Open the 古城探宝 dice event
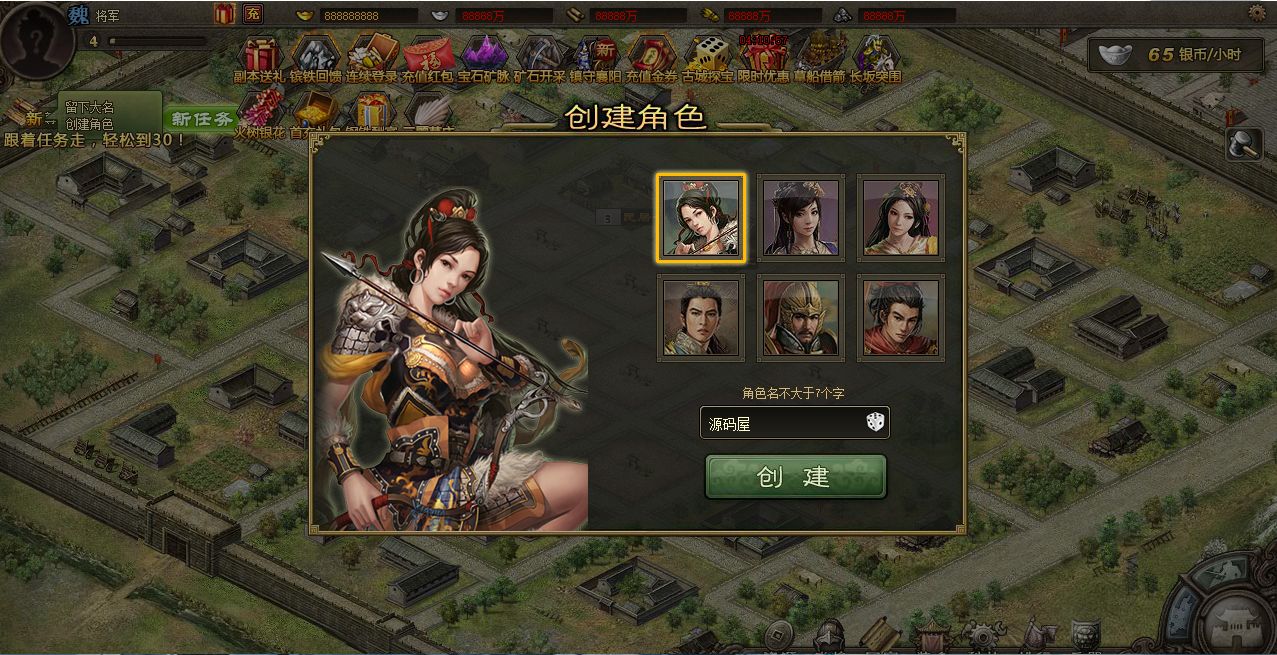This screenshot has width=1277, height=655. click(708, 58)
